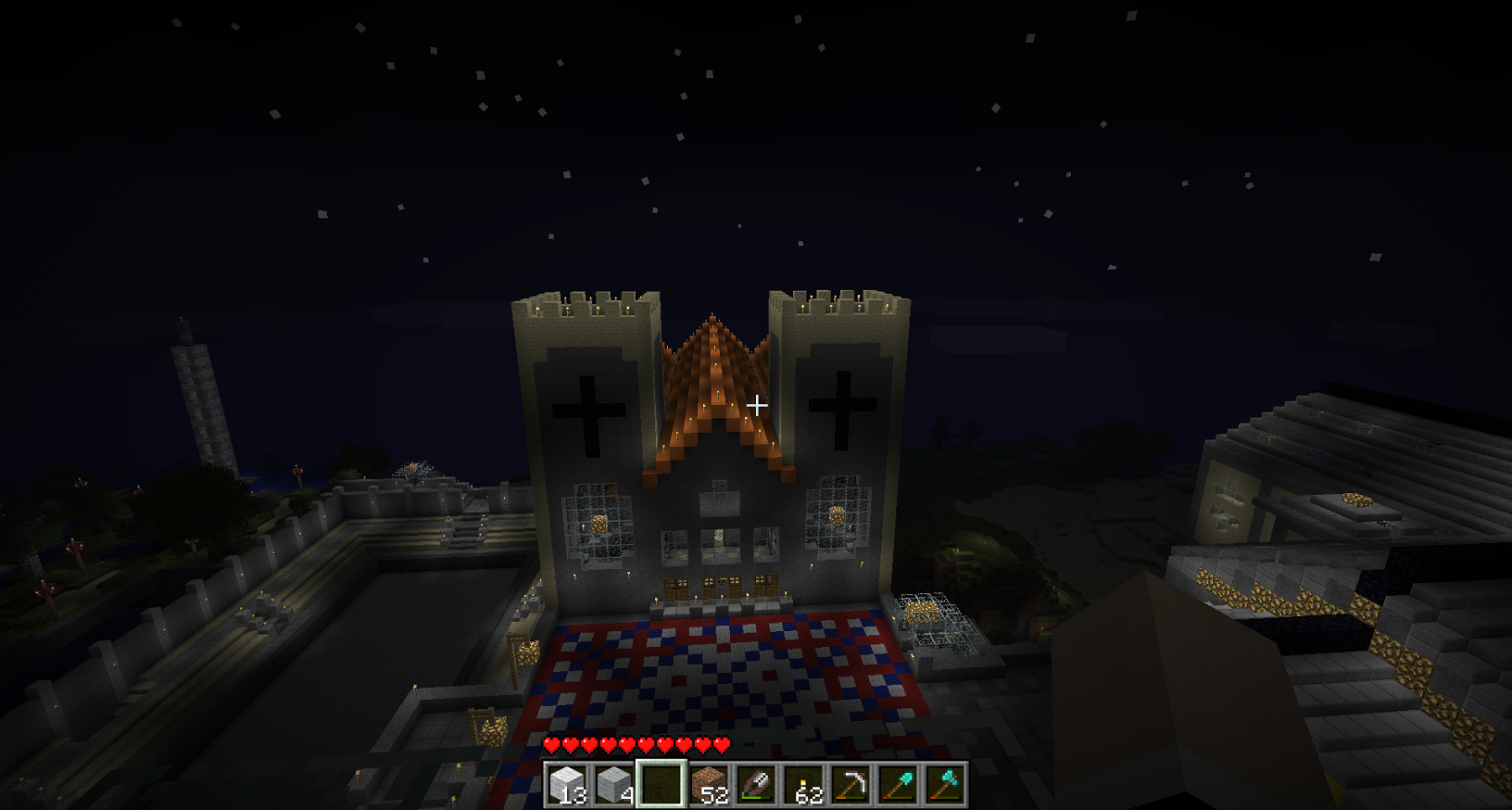
Task: Equip the diamond axe
Action: tap(946, 785)
